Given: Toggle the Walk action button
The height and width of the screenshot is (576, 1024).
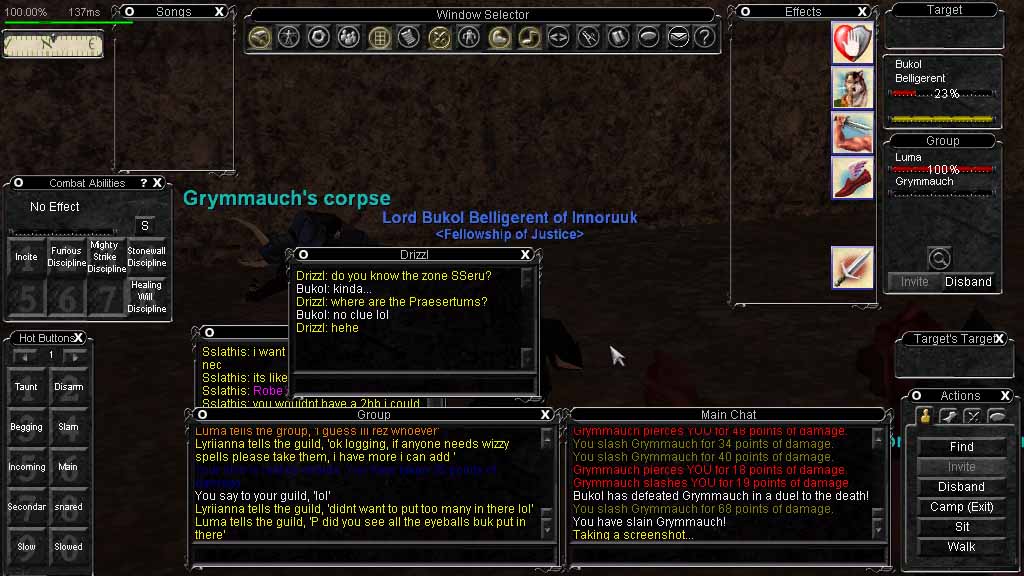Looking at the screenshot, I should [961, 547].
